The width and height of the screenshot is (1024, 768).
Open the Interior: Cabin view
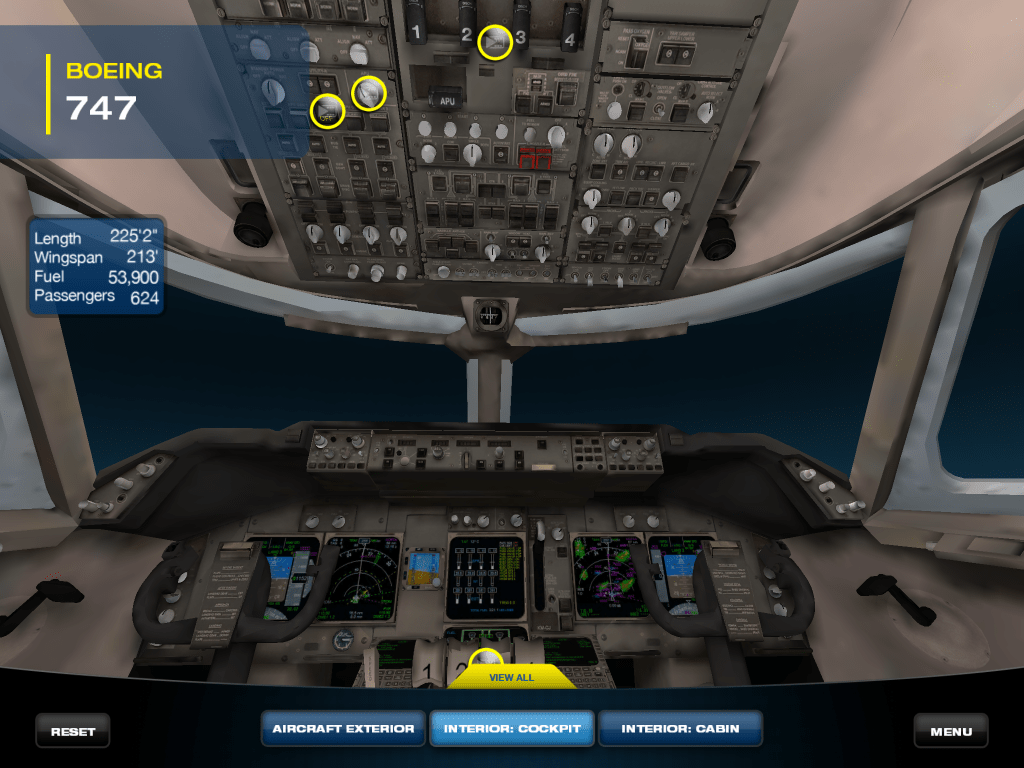[680, 729]
